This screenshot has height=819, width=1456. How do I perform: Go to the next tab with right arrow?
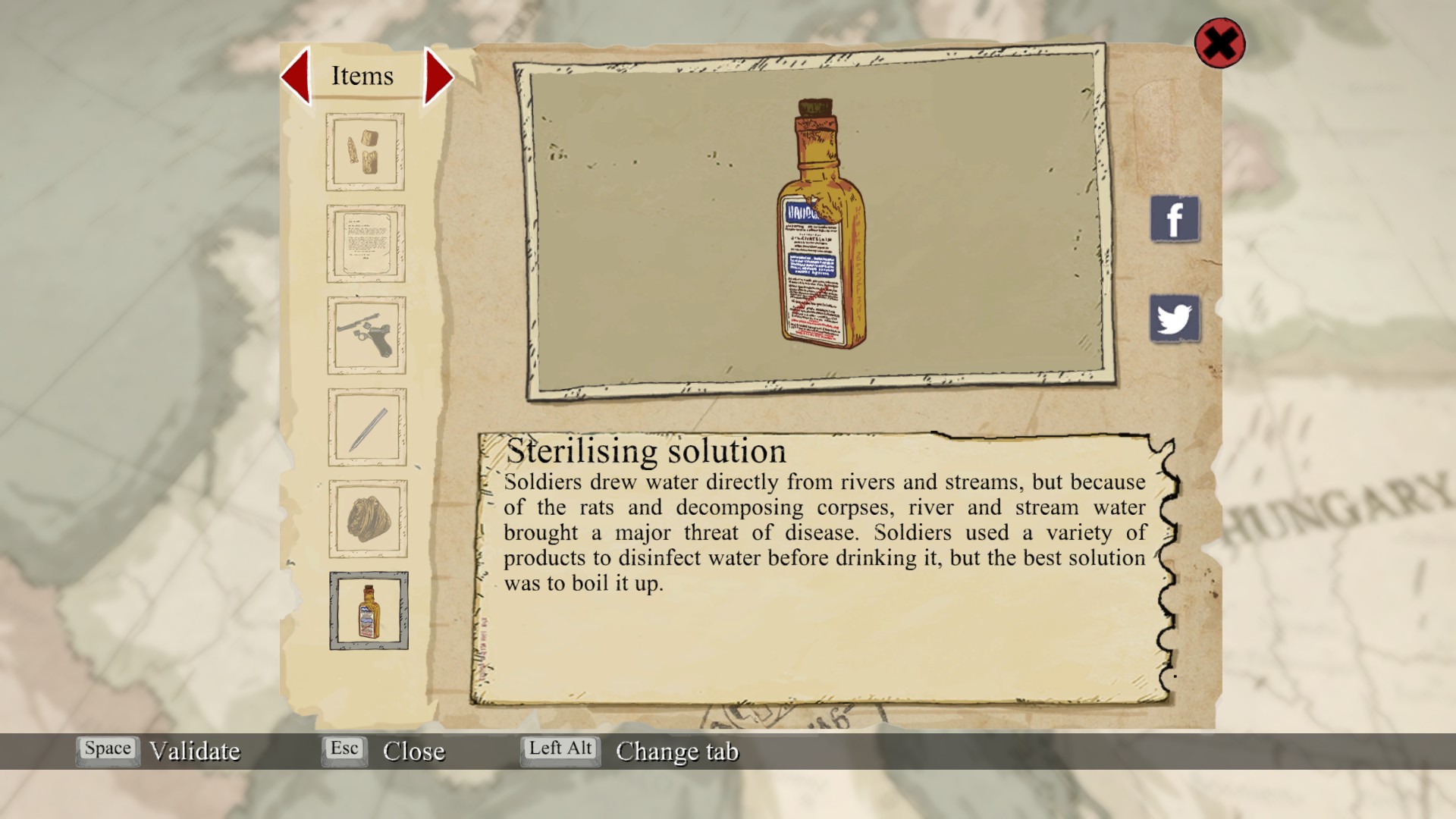click(438, 76)
